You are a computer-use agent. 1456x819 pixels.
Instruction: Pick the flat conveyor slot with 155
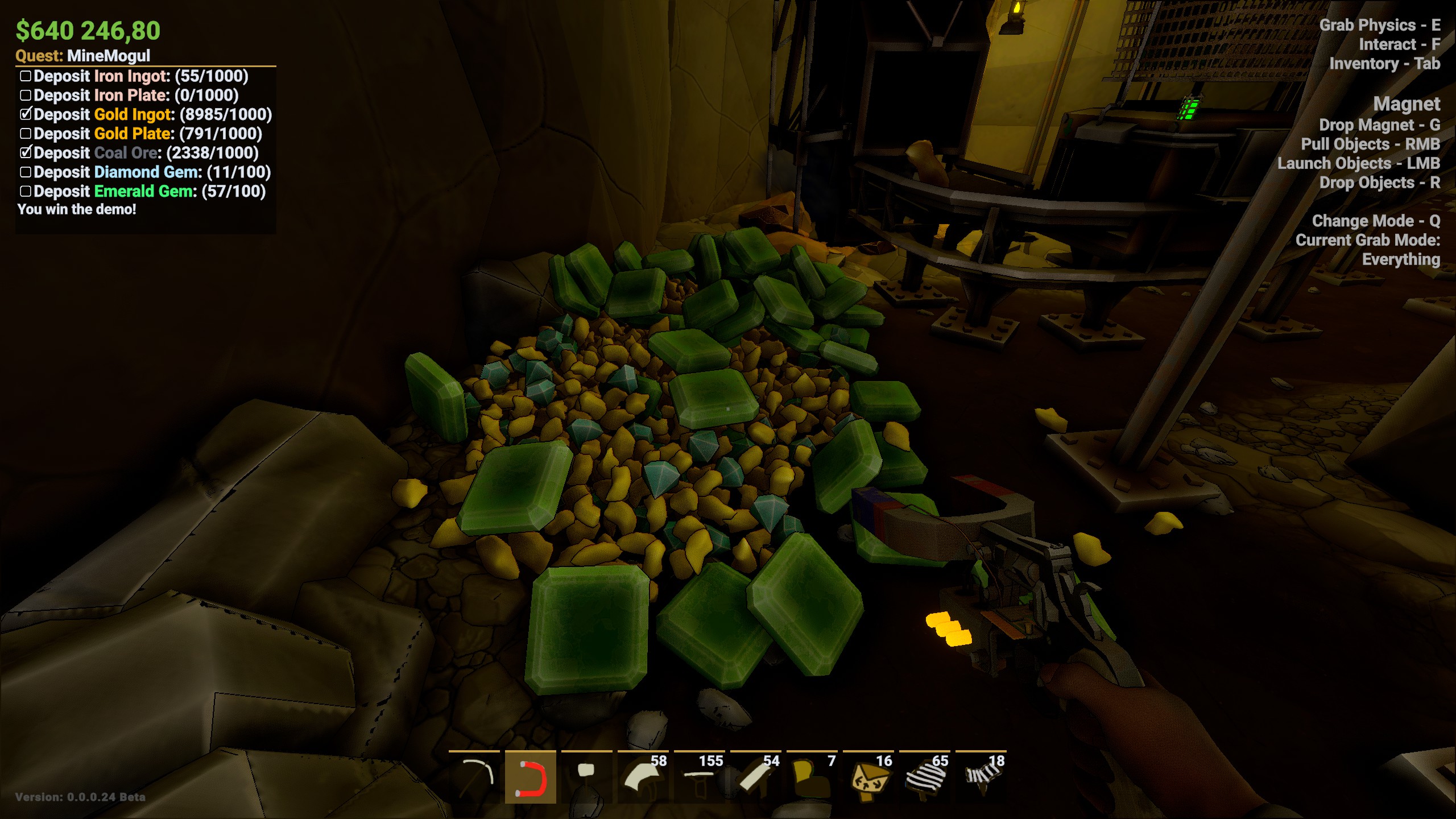coord(699,777)
